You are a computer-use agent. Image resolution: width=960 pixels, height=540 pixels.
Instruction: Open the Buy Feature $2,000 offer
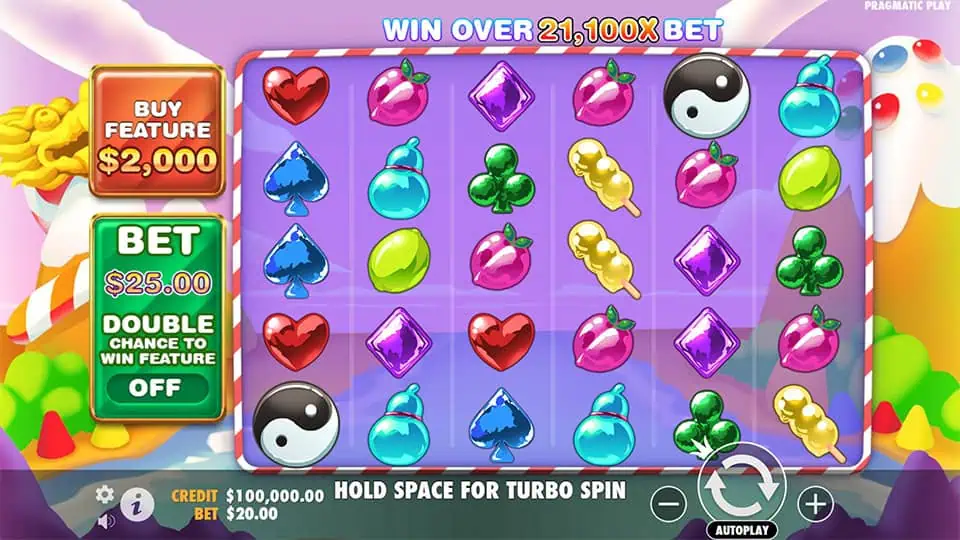click(x=157, y=132)
